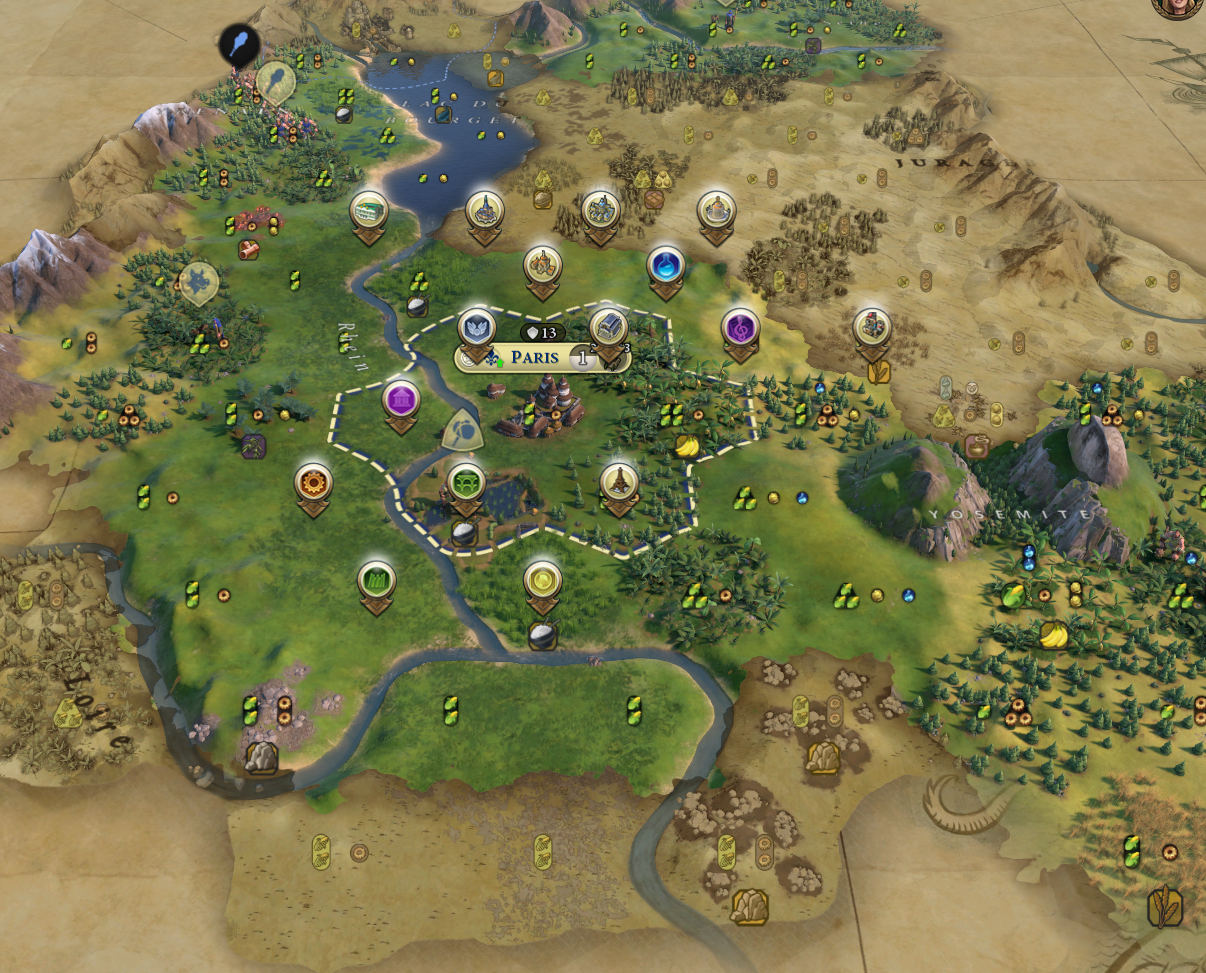Click the pale club warrior unit flag
The height and width of the screenshot is (973, 1206).
275,82
